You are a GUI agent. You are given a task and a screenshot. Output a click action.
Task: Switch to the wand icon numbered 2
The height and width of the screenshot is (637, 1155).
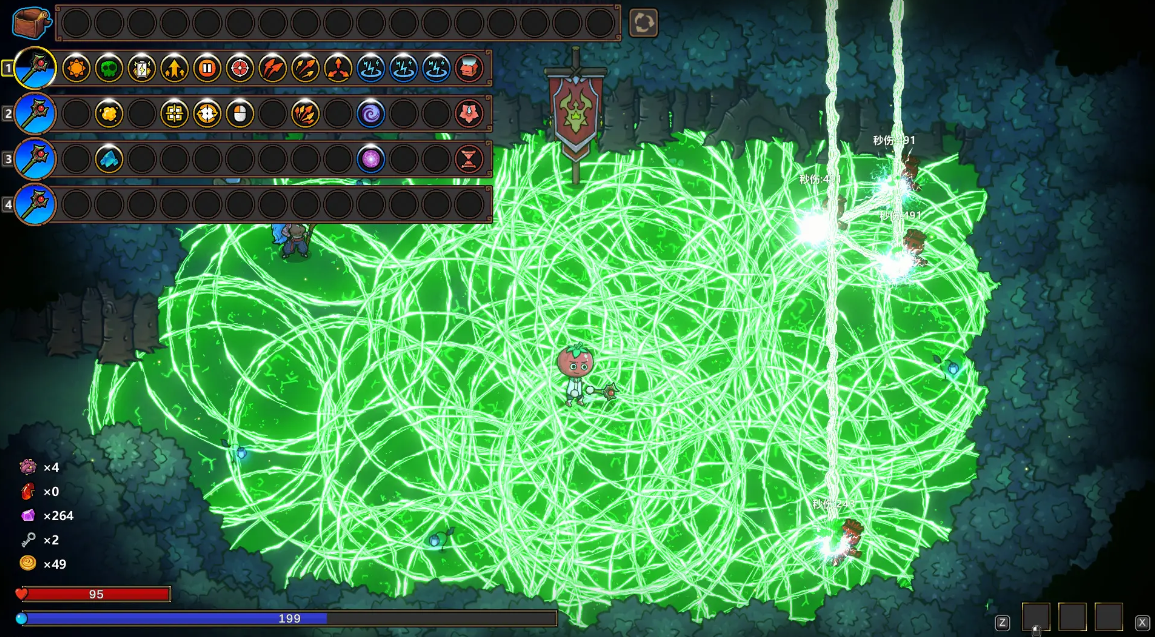pos(35,113)
